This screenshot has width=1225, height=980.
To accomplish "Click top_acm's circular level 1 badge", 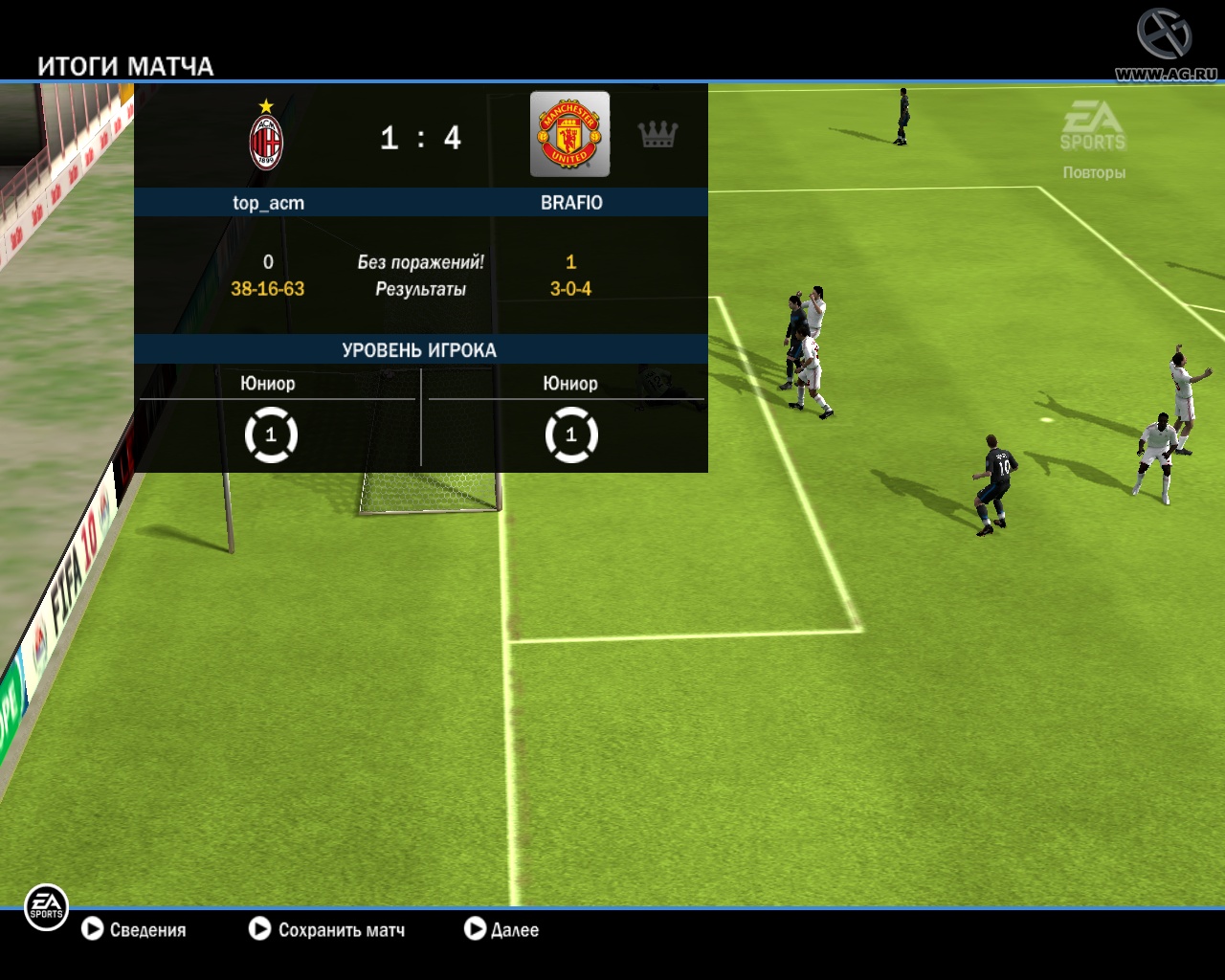I will click(271, 434).
